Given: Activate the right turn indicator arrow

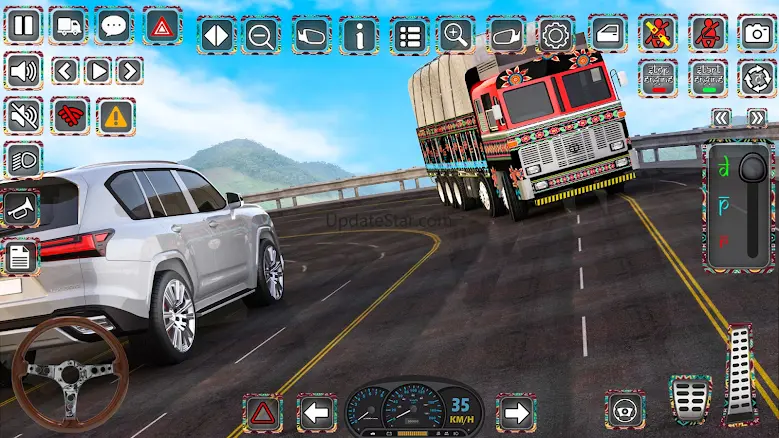Looking at the screenshot, I should point(515,412).
